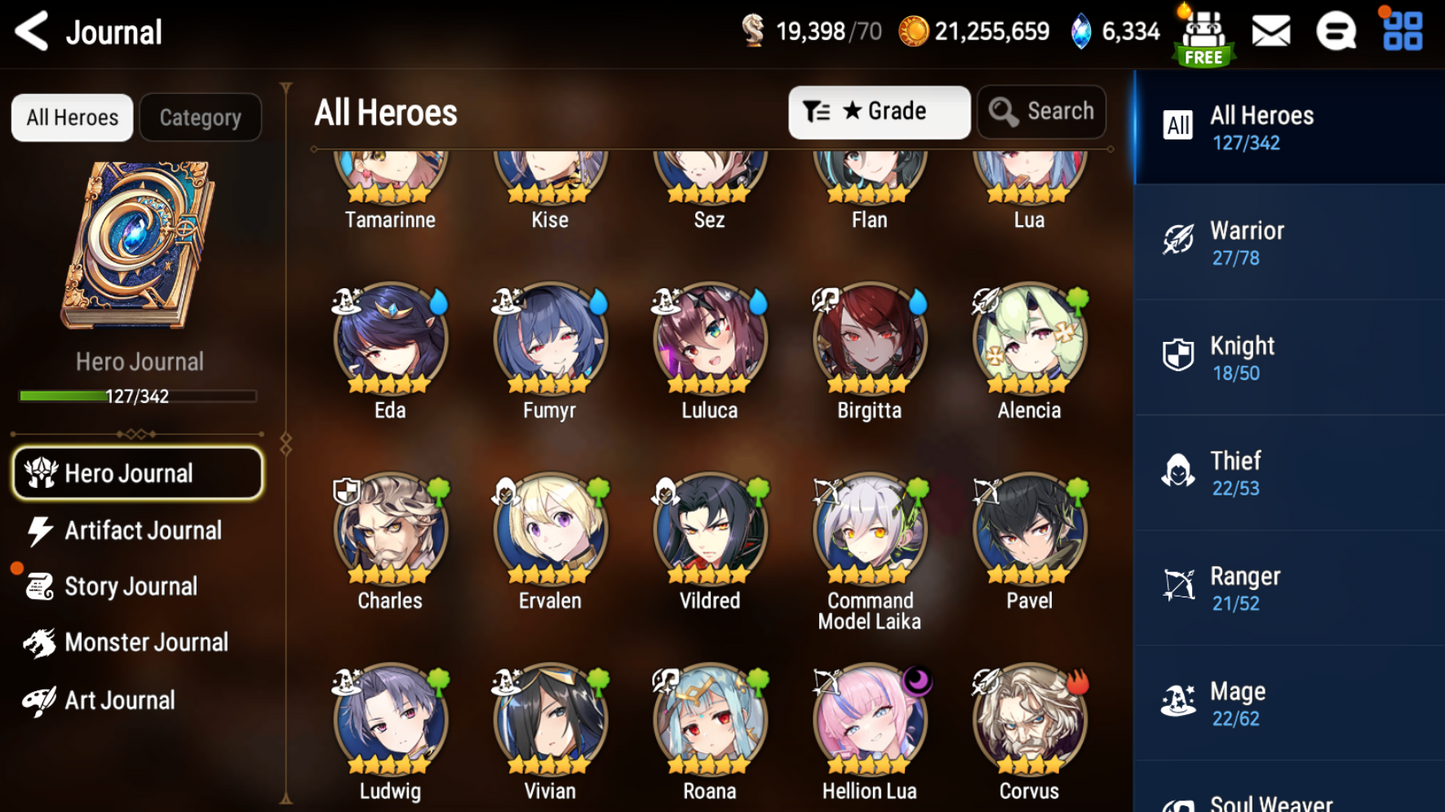The height and width of the screenshot is (812, 1445).
Task: Open the hero Search field
Action: (x=1041, y=111)
